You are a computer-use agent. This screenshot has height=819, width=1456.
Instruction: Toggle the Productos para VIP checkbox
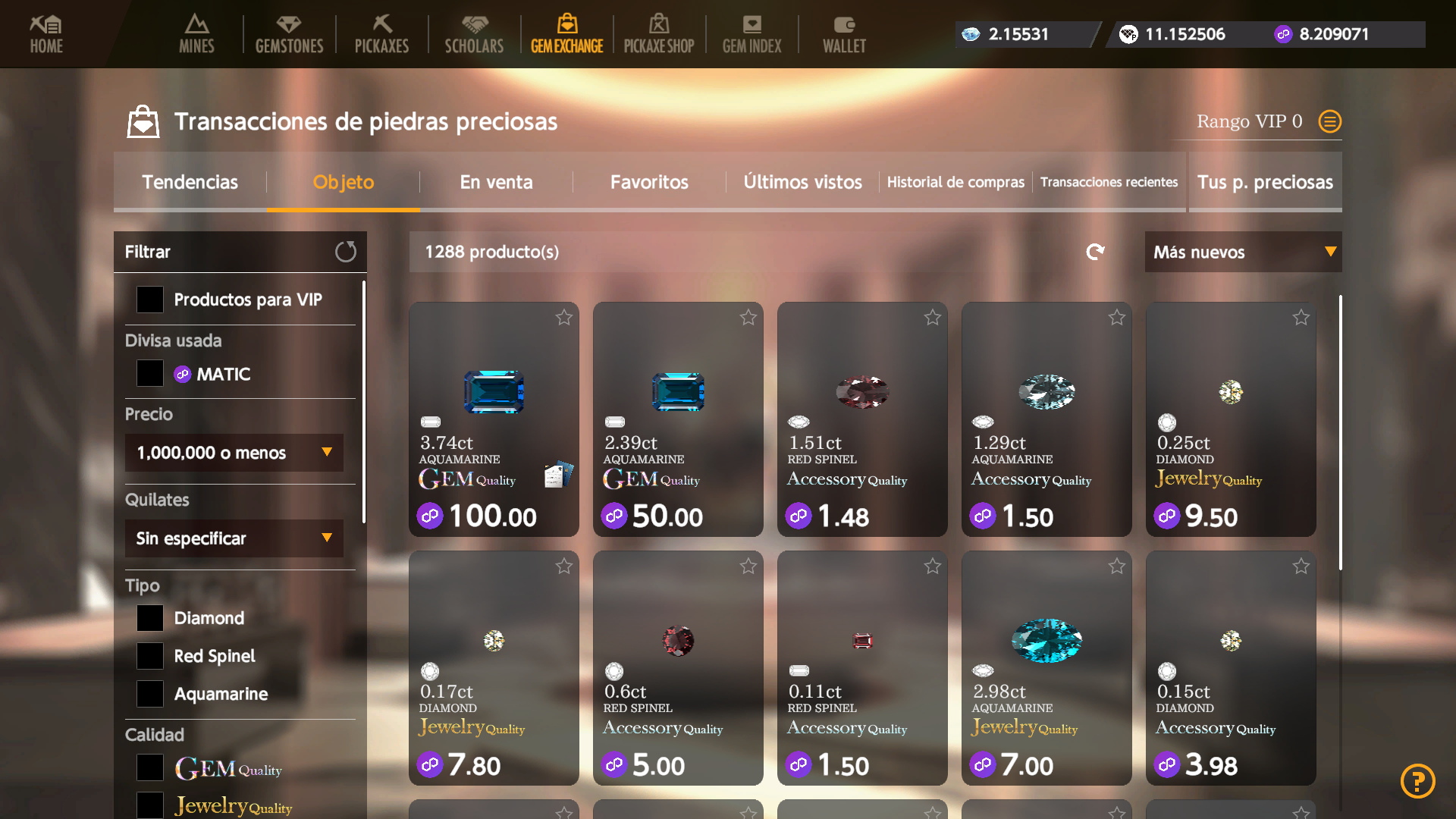pyautogui.click(x=150, y=300)
